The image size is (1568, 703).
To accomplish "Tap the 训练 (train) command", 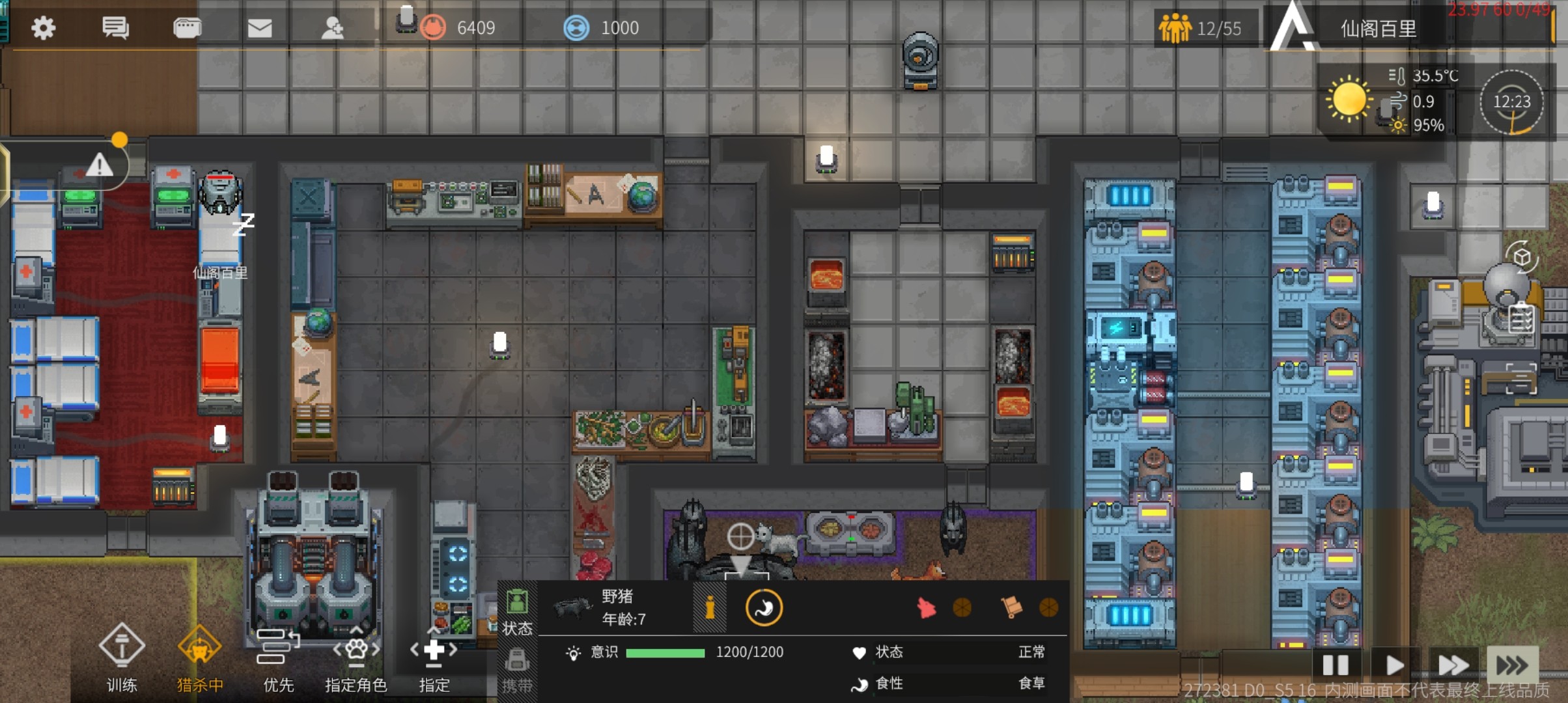I will coord(122,657).
